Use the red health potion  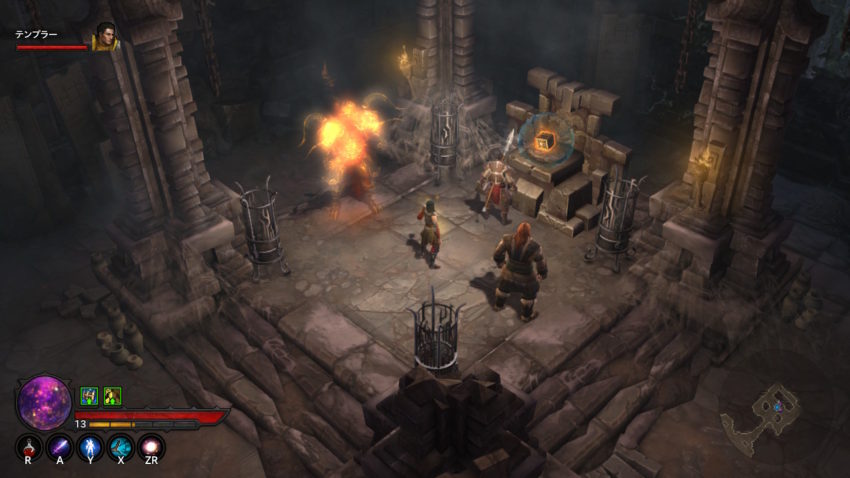(x=29, y=447)
